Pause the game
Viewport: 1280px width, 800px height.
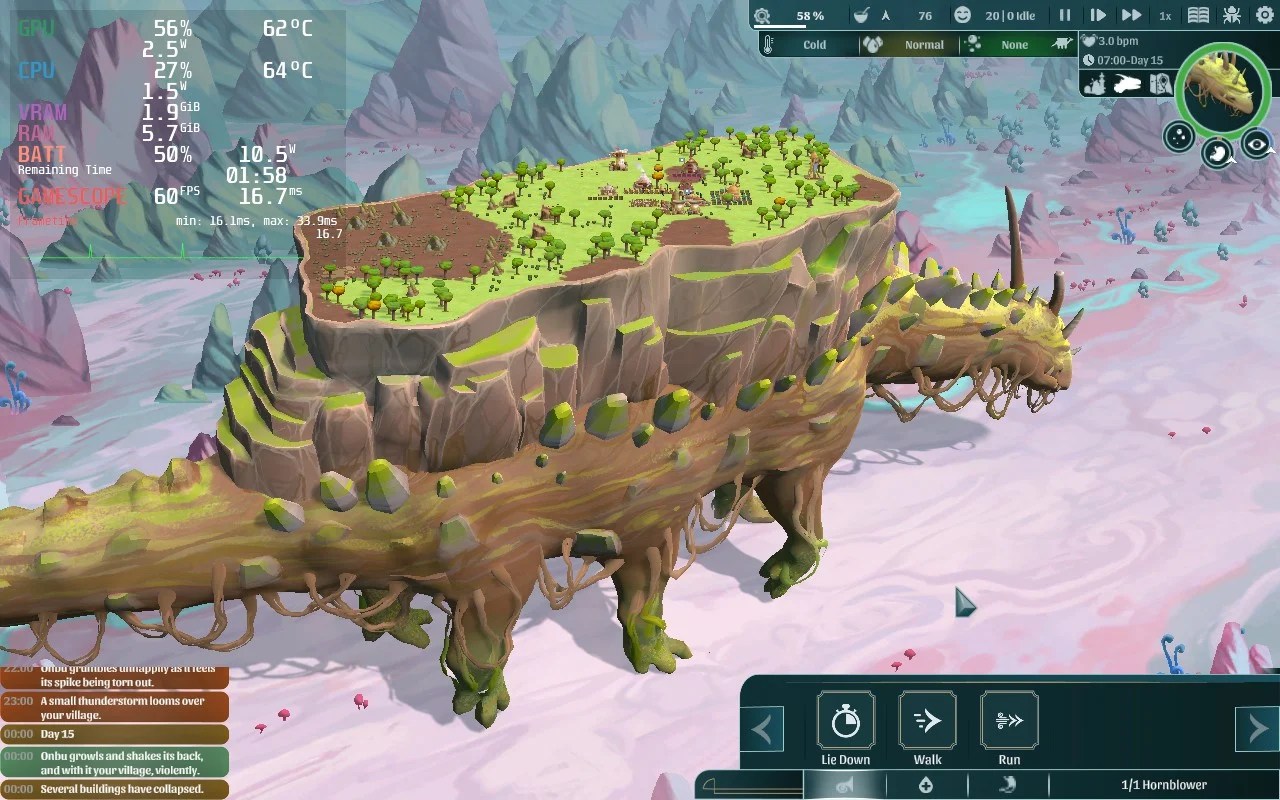click(1063, 14)
